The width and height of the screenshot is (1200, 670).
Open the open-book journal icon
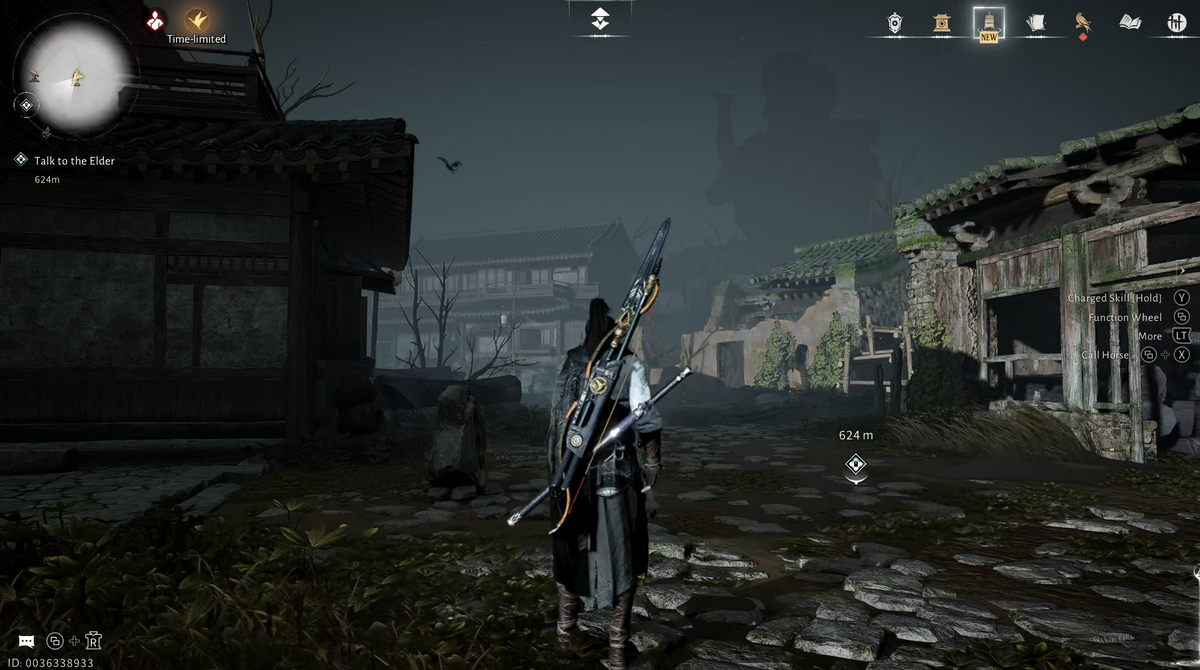coord(1130,22)
